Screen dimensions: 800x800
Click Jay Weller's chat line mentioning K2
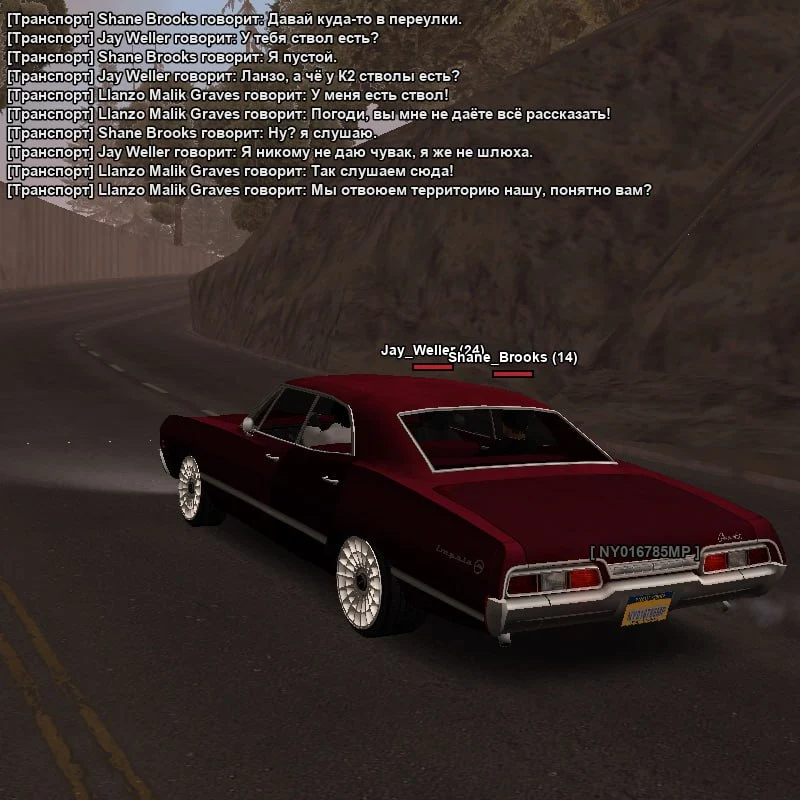tap(233, 76)
